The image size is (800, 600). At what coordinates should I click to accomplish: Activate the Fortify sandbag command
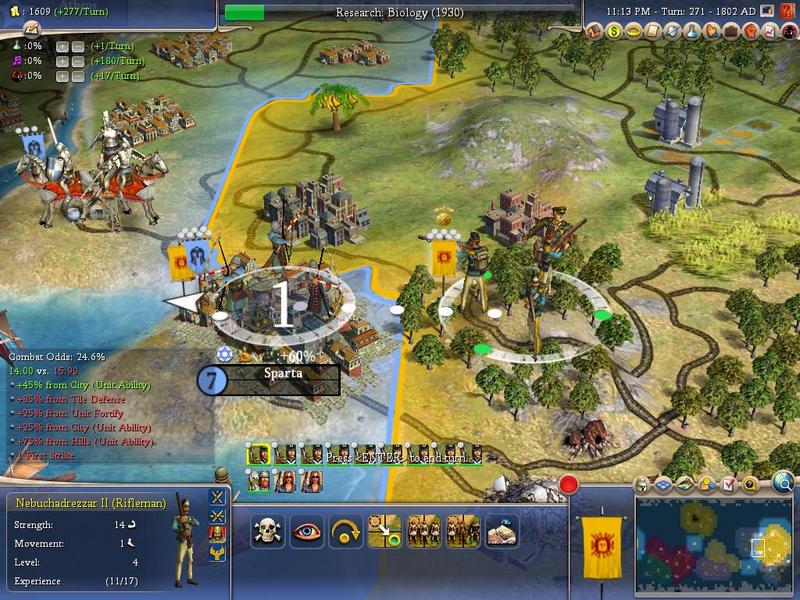pos(502,529)
